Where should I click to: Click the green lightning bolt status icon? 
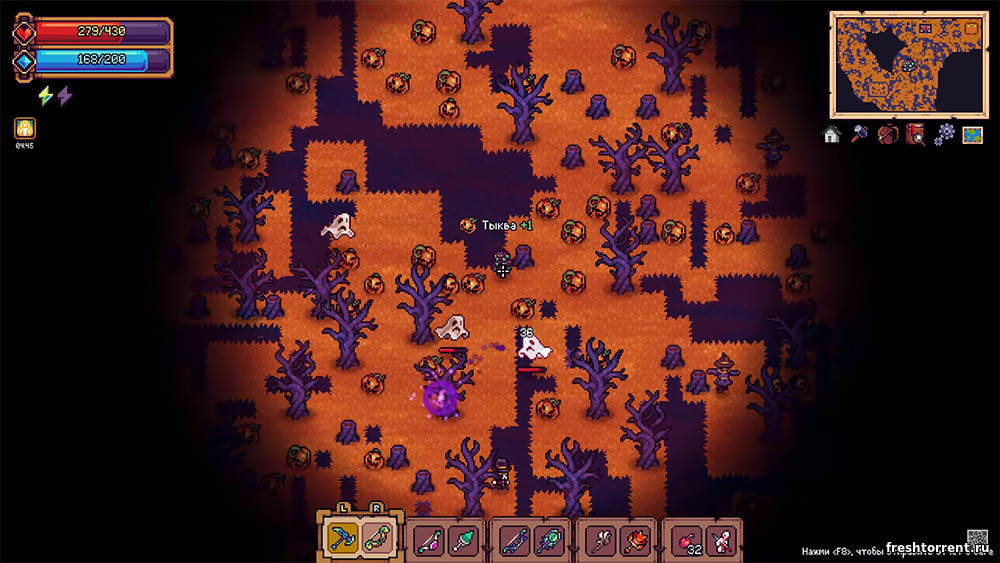pyautogui.click(x=45, y=96)
